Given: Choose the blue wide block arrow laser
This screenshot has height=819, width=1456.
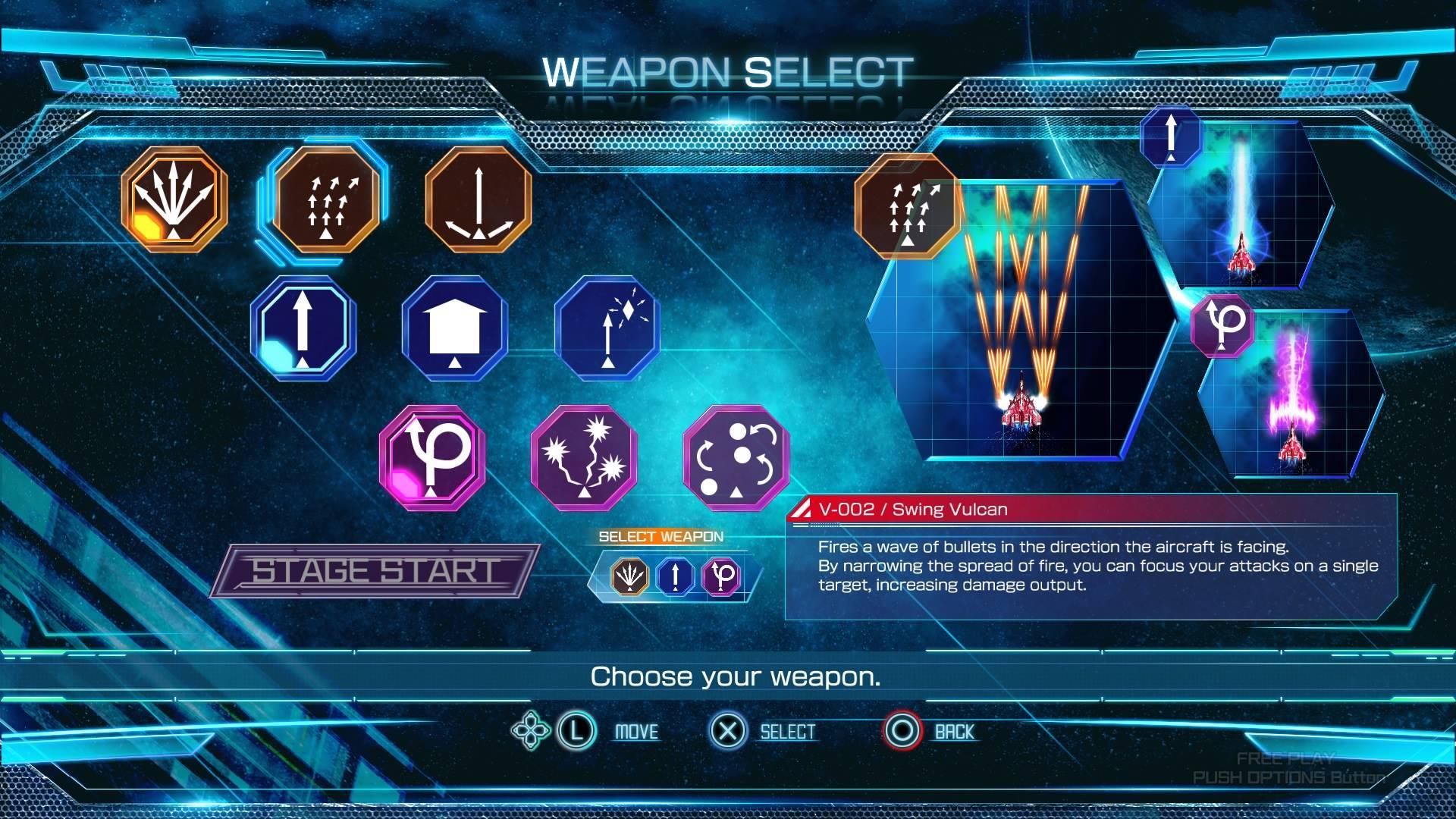Looking at the screenshot, I should click(455, 328).
